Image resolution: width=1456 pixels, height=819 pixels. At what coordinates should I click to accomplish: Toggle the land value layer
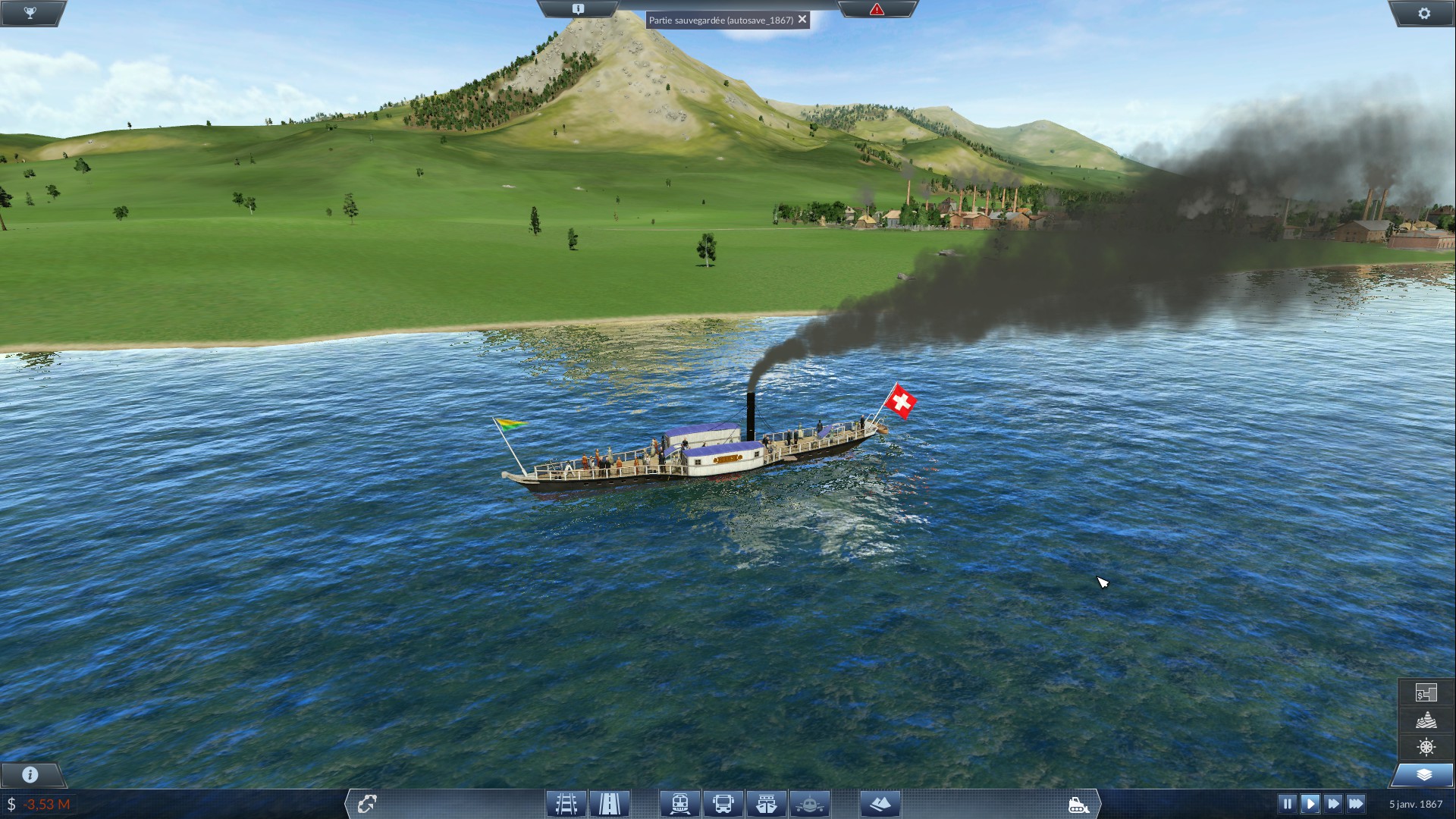(x=1426, y=693)
